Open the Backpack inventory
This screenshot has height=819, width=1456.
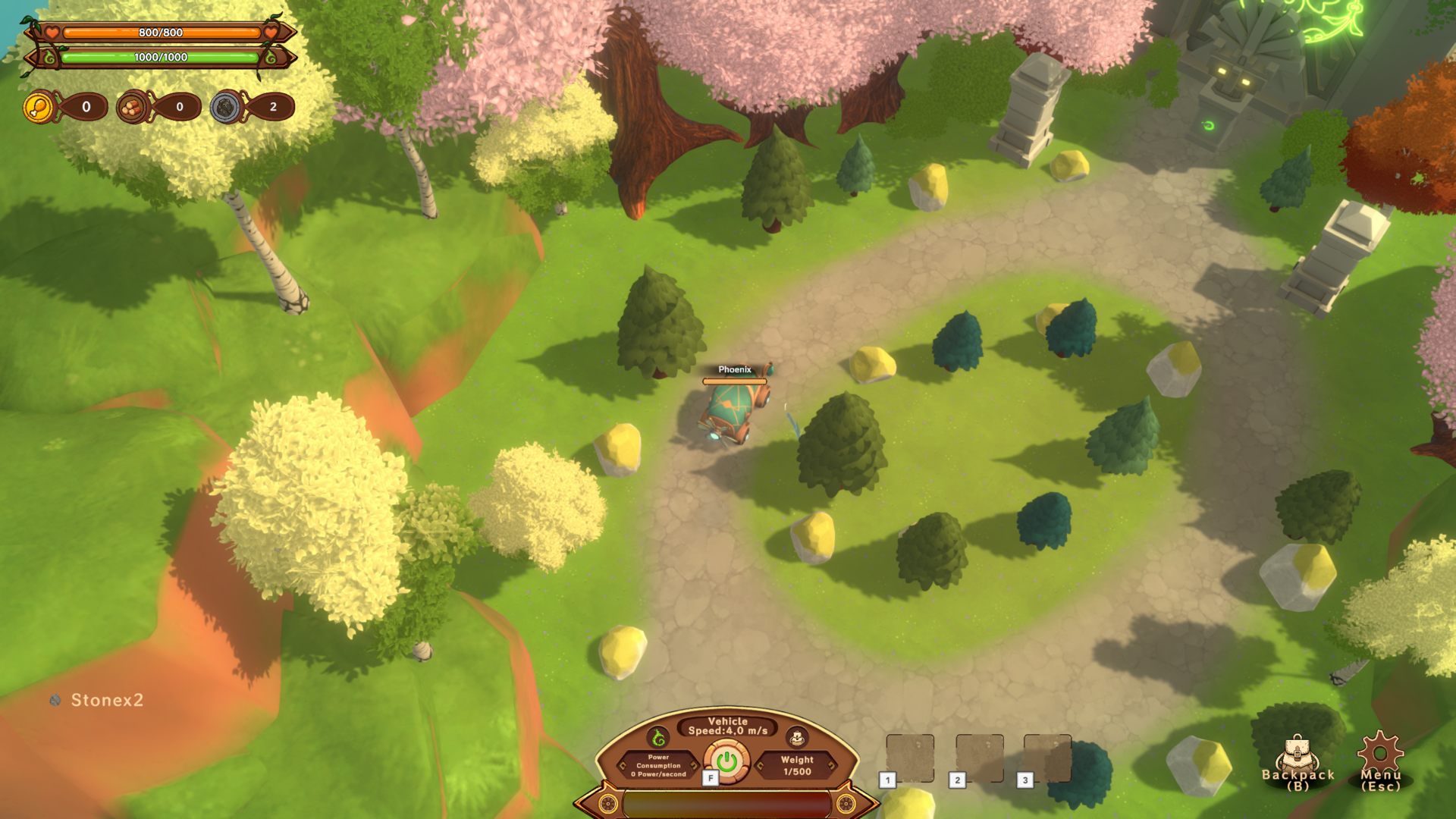coord(1298,761)
